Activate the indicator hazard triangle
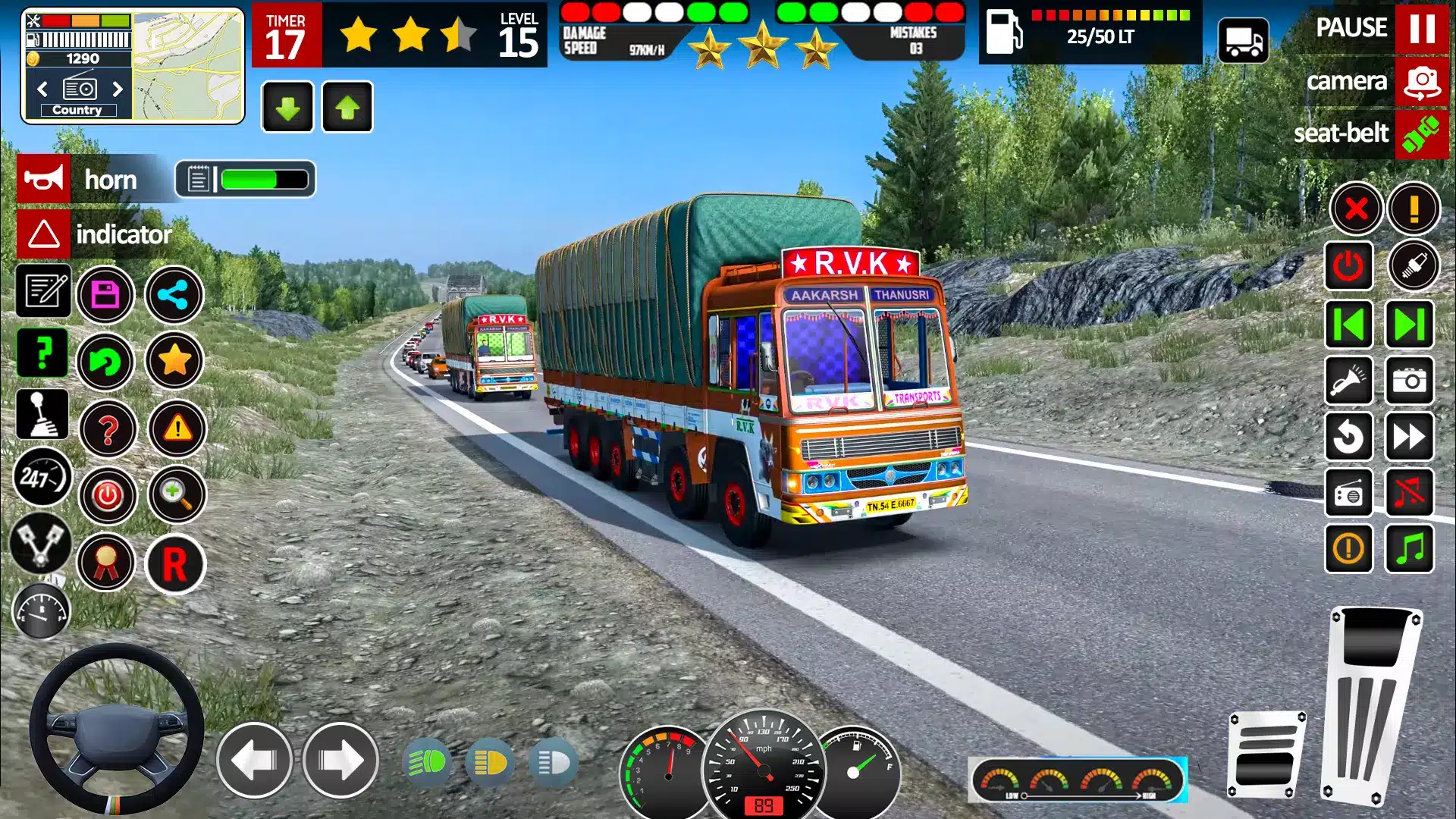 pos(44,234)
